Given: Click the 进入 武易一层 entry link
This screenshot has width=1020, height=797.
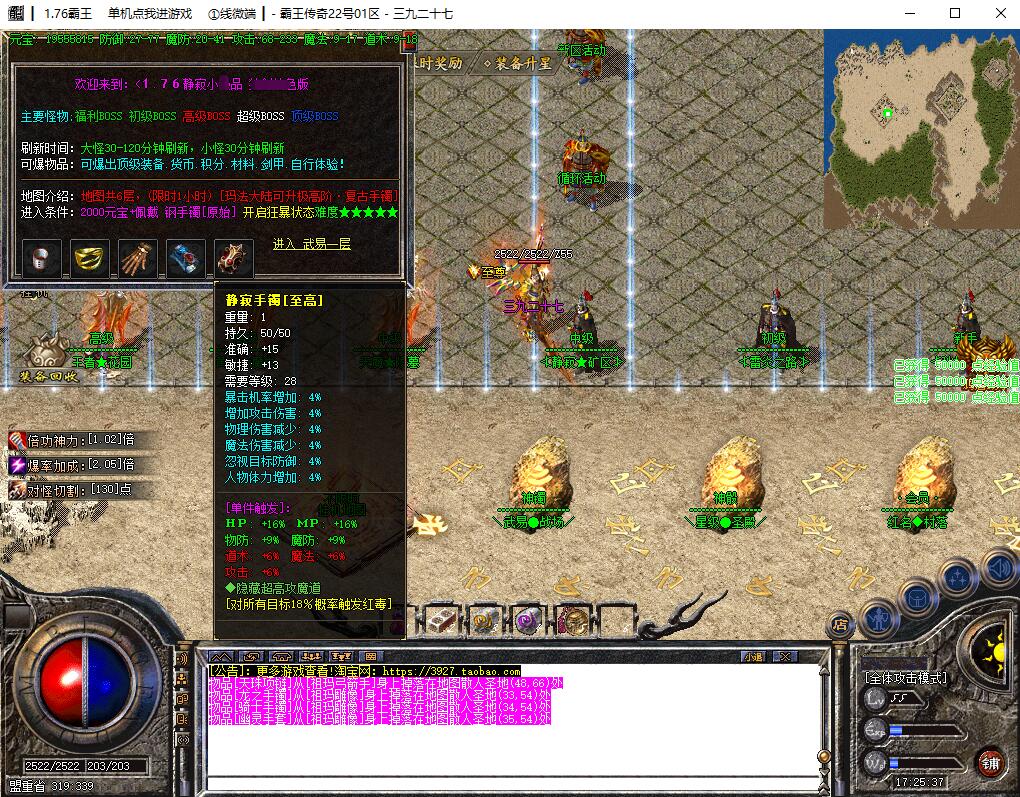Looking at the screenshot, I should 312,244.
